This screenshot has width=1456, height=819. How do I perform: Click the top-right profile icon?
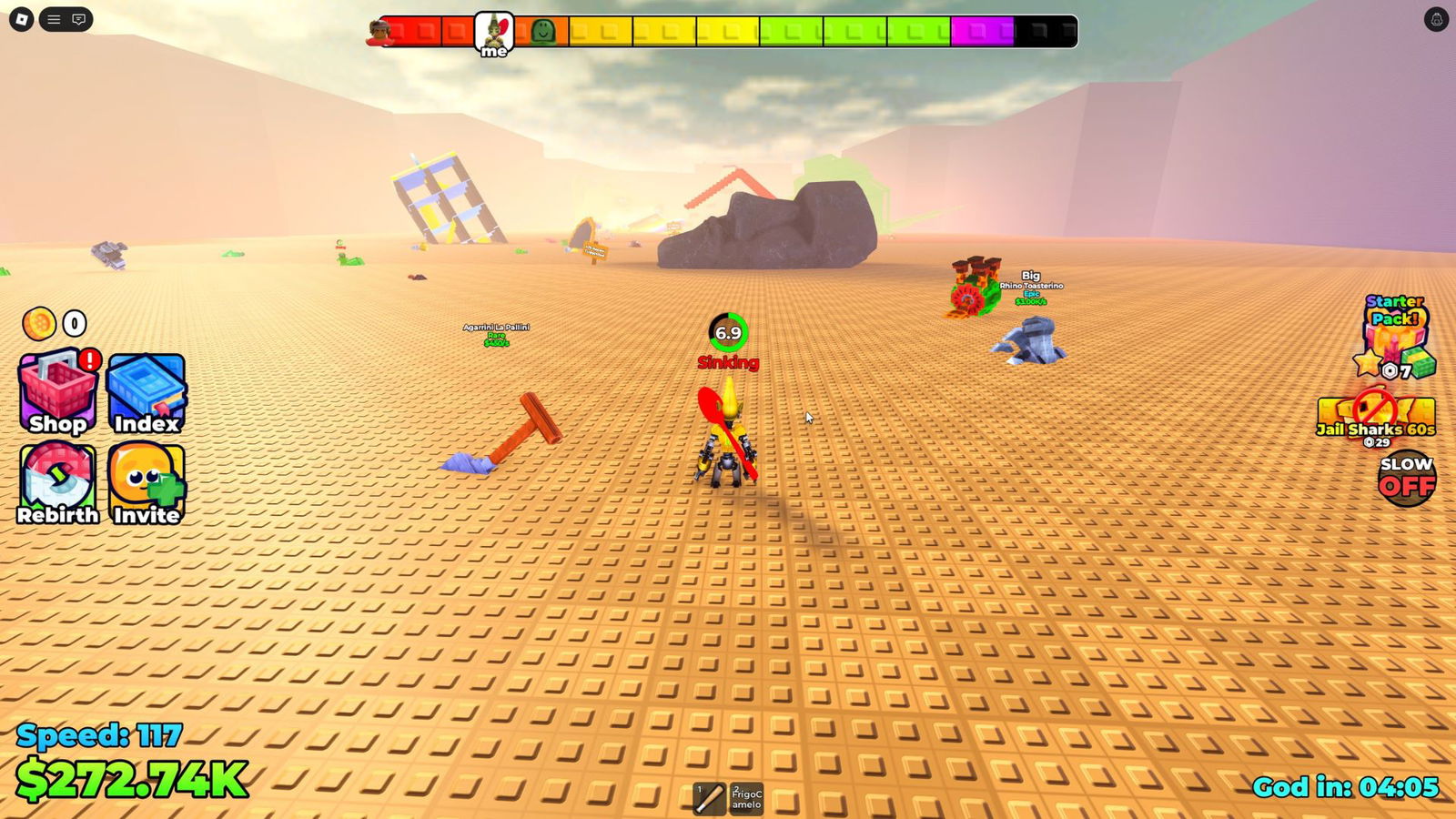(x=1436, y=19)
